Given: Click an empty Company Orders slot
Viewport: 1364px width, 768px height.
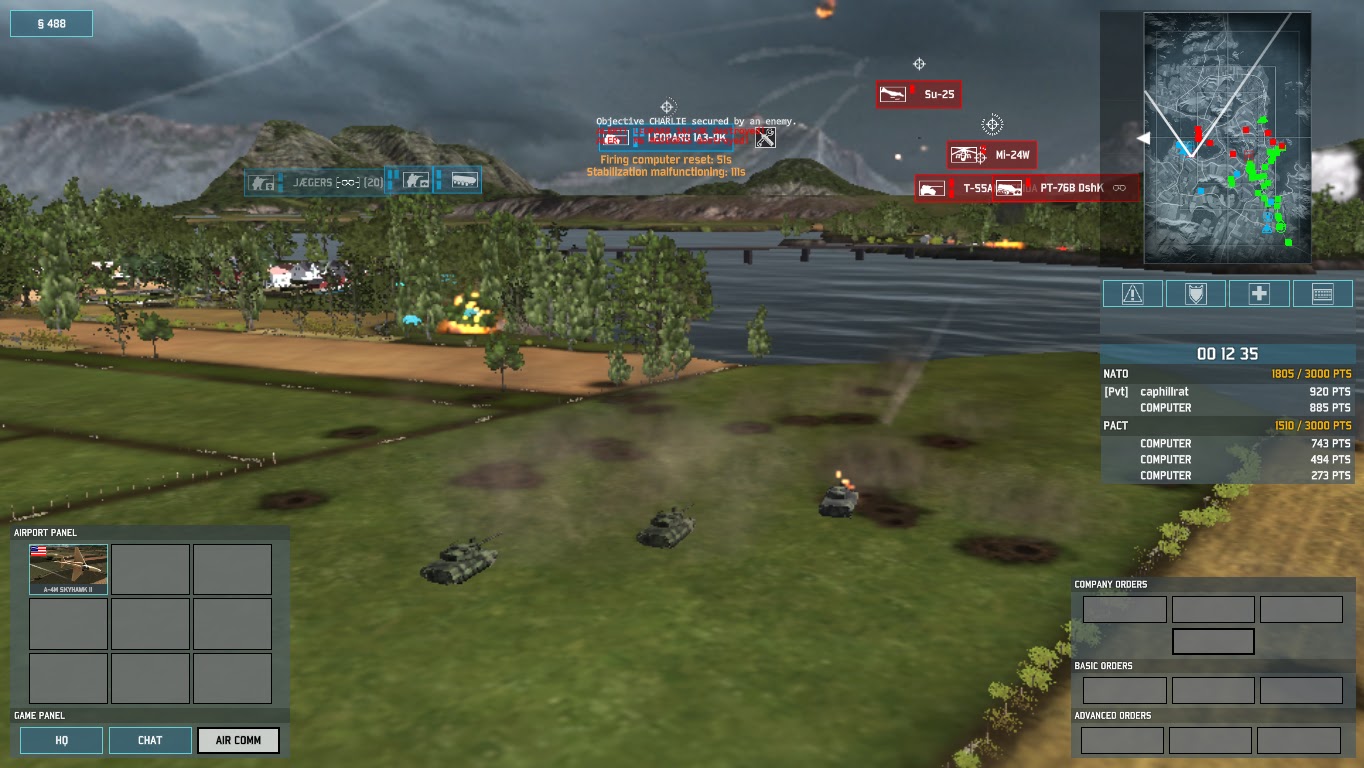Looking at the screenshot, I should click(1124, 608).
